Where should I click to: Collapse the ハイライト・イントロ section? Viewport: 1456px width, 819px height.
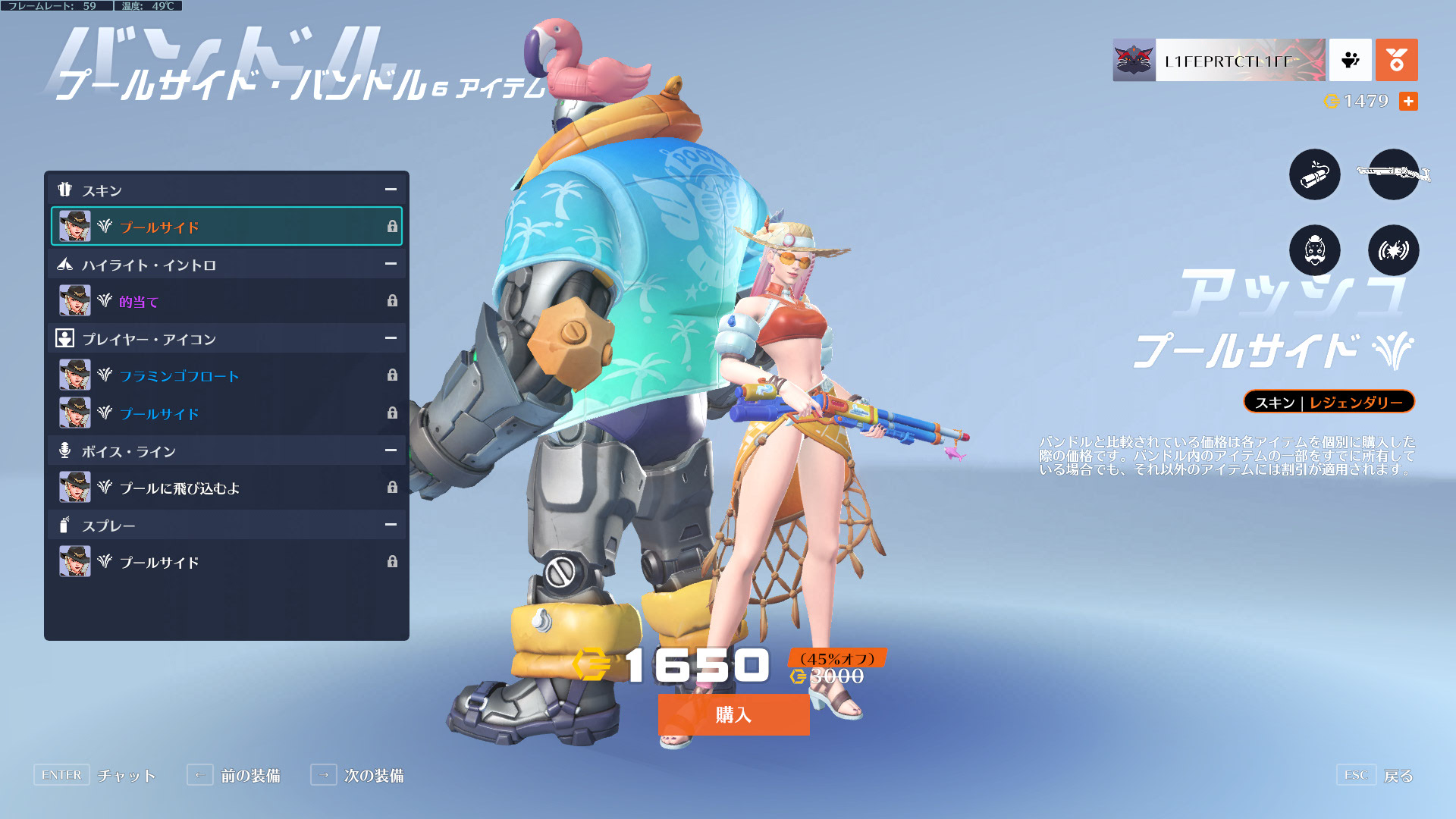391,264
